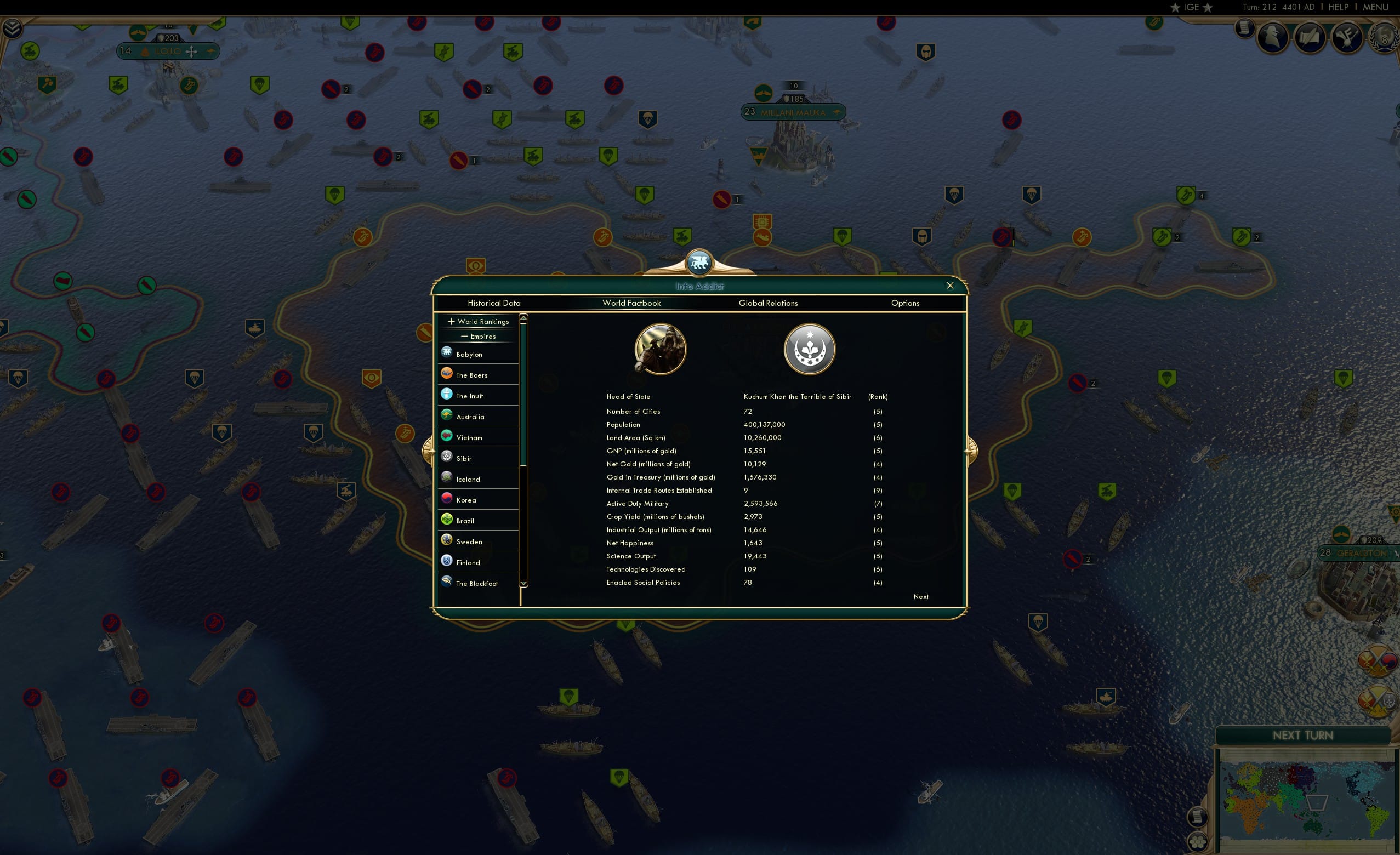Viewport: 1400px width, 855px height.
Task: Switch to the Global Relations tab
Action: (x=768, y=303)
